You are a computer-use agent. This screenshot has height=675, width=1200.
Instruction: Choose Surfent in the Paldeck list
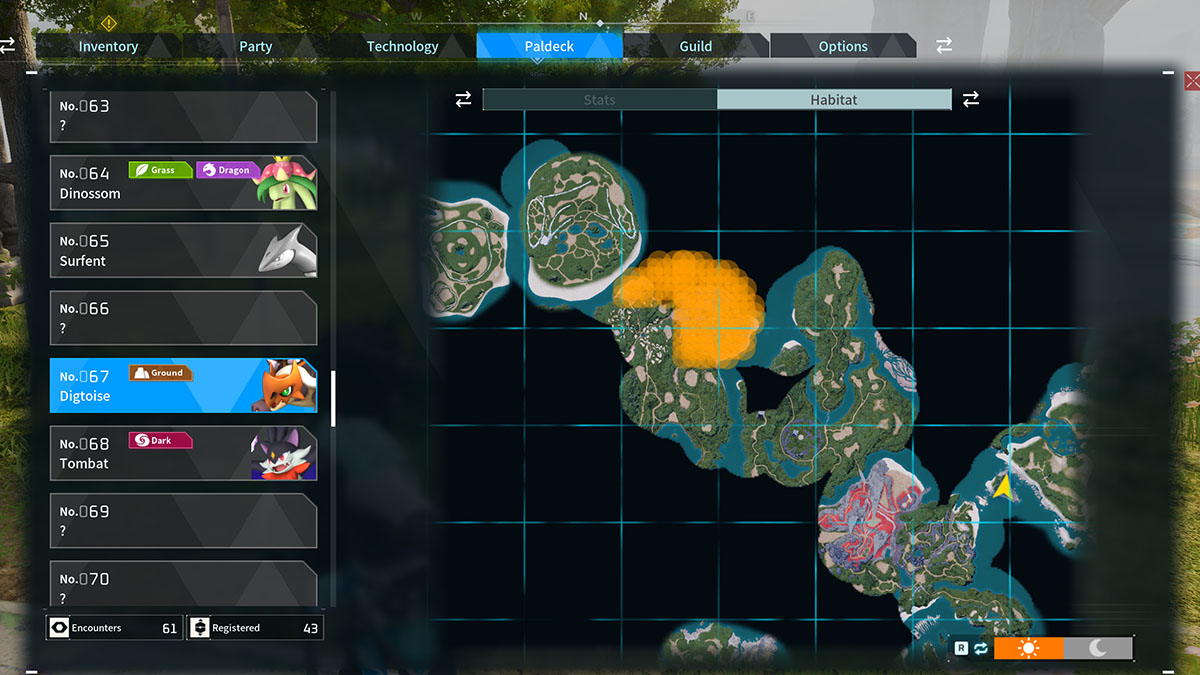coord(183,250)
